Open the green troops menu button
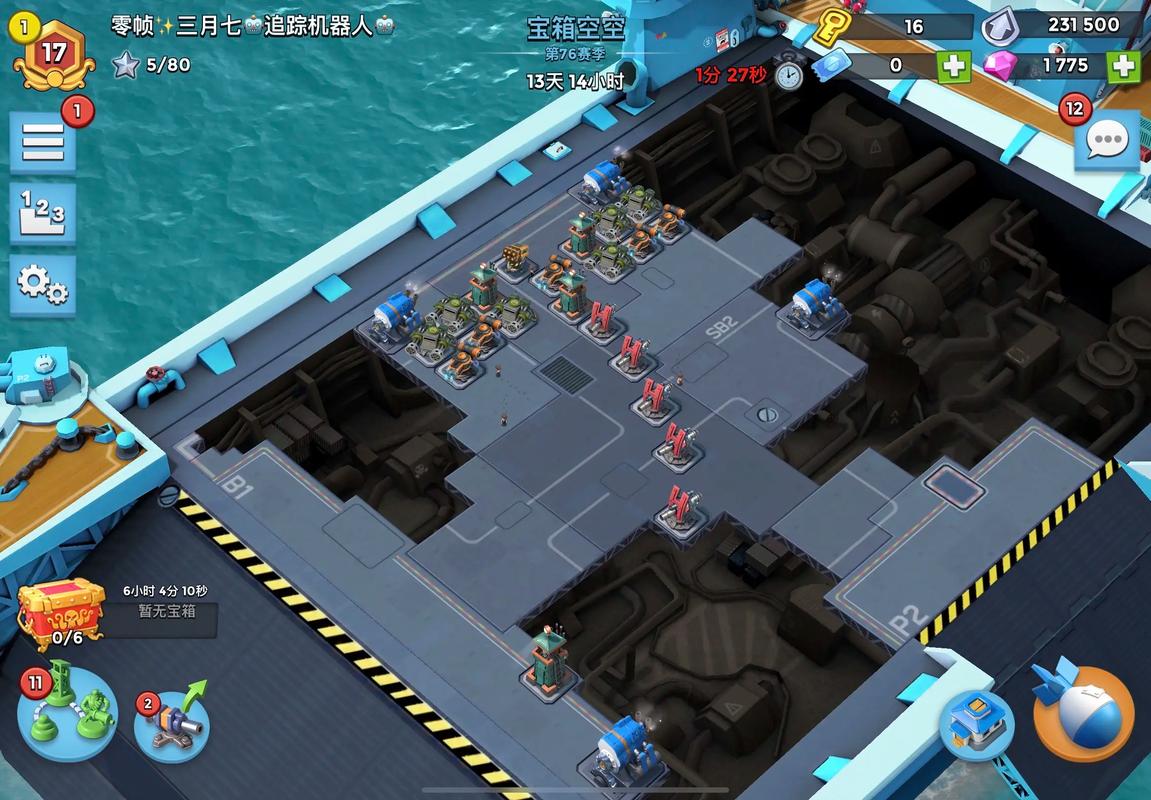1151x800 pixels. (68, 713)
